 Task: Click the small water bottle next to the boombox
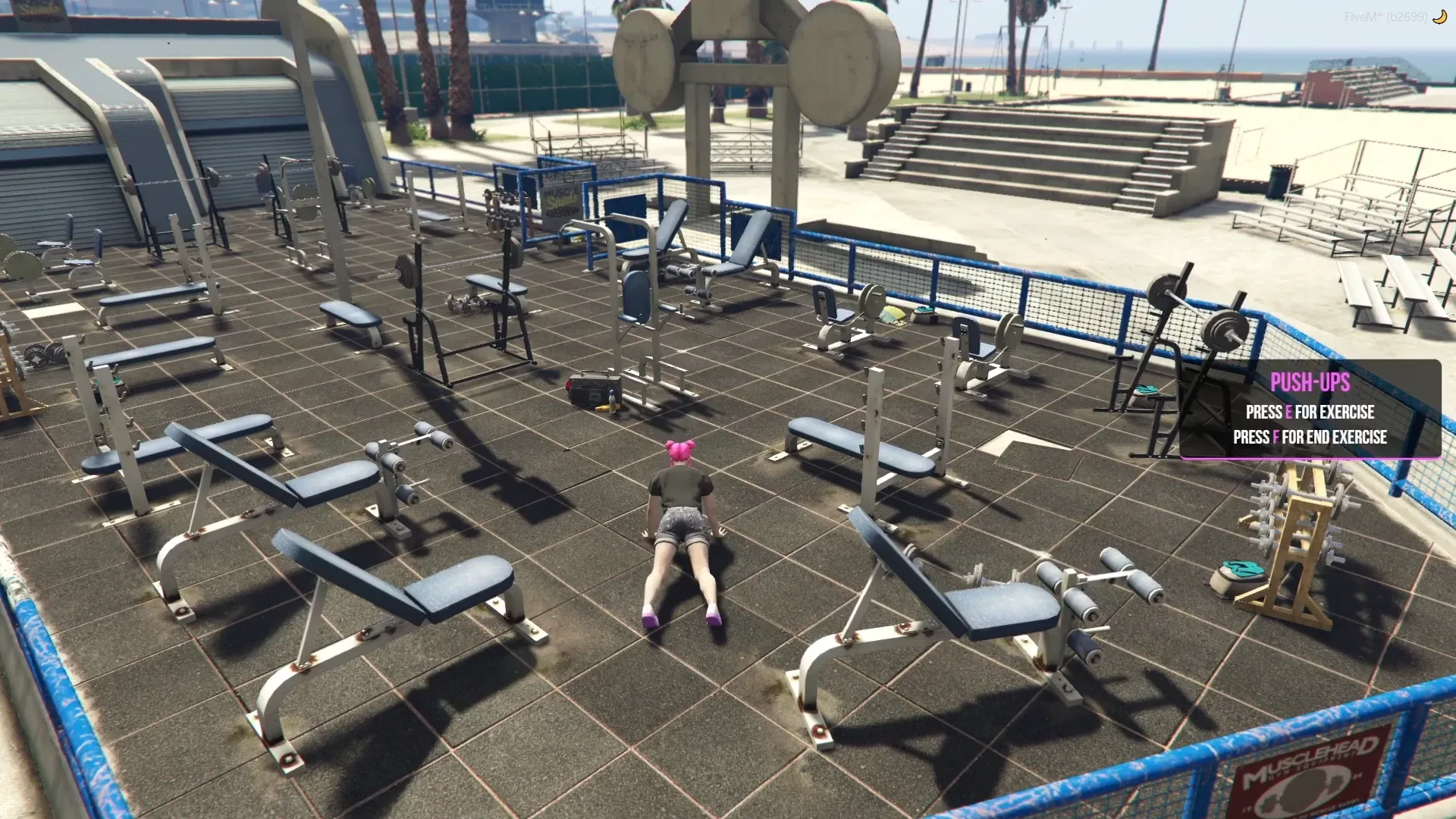click(611, 400)
